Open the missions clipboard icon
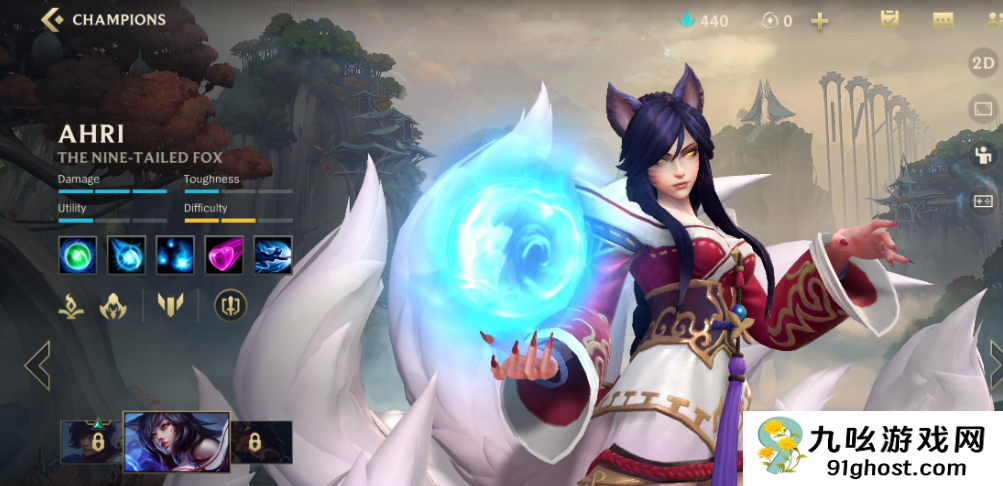1003x486 pixels. [889, 20]
